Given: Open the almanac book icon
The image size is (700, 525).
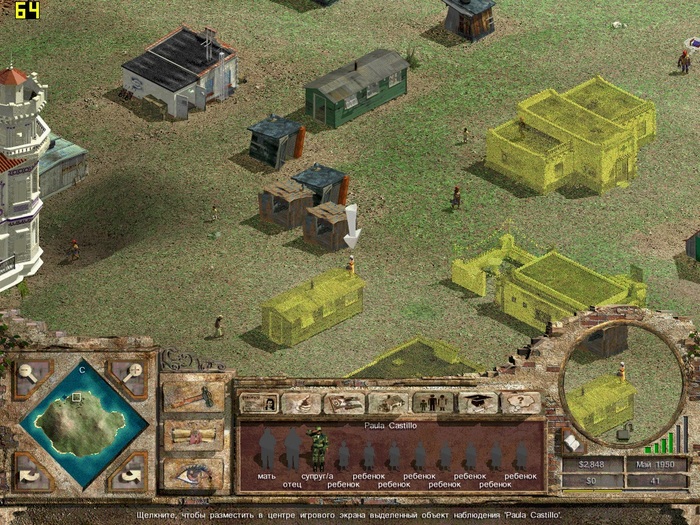Looking at the screenshot, I should coord(573,441).
